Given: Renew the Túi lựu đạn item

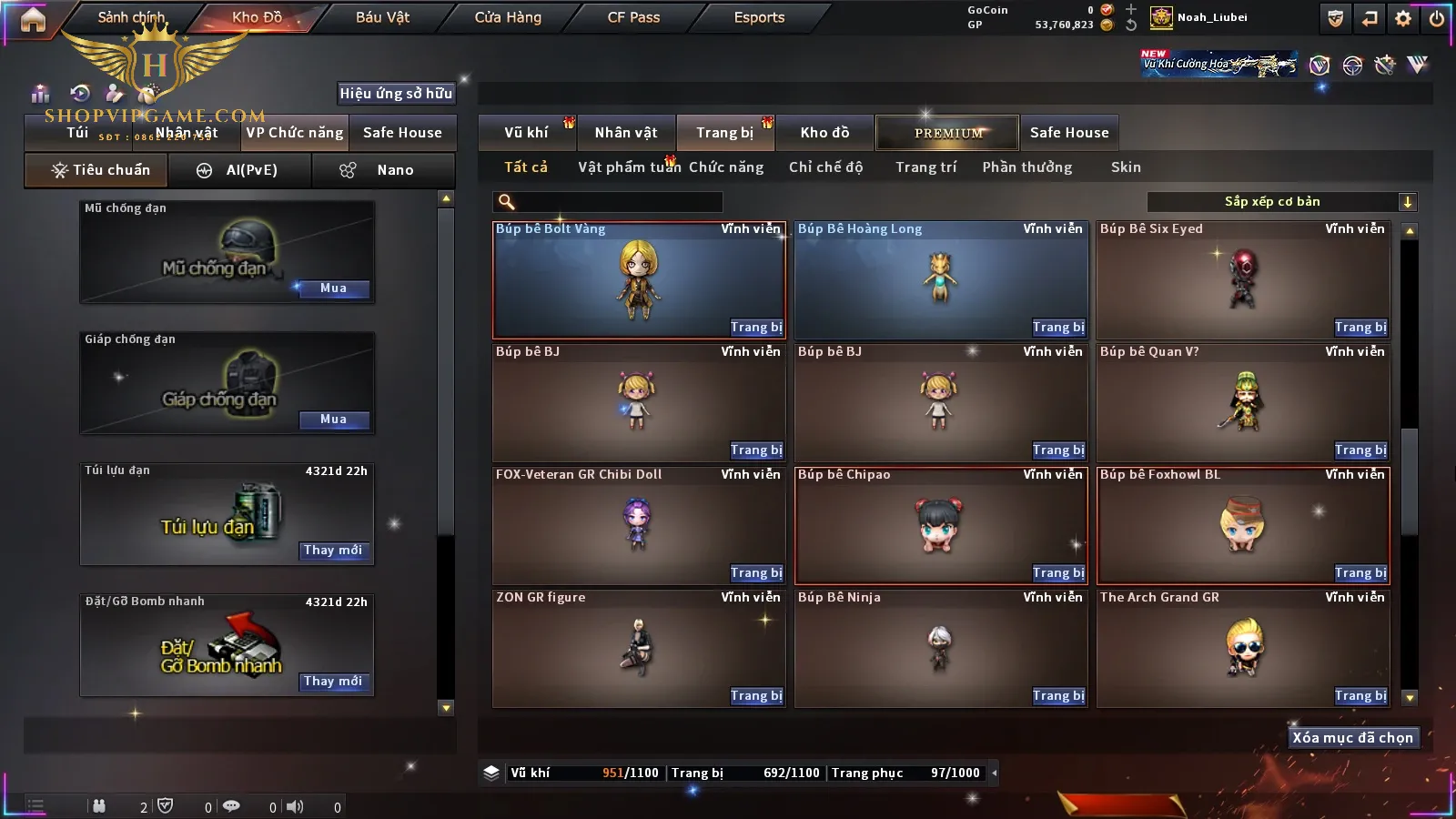Looking at the screenshot, I should pyautogui.click(x=333, y=551).
